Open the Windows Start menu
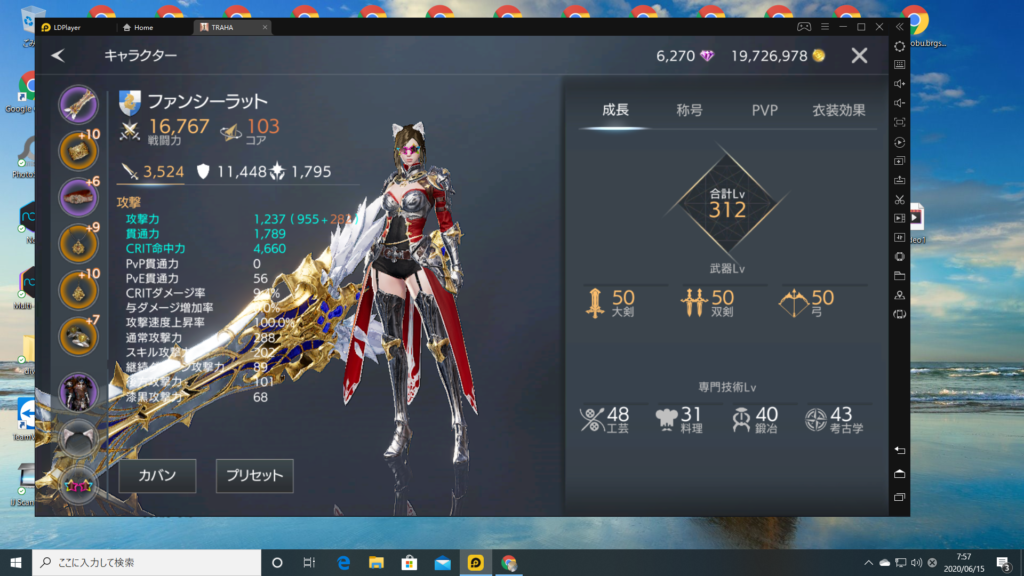1024x576 pixels. [x=15, y=562]
